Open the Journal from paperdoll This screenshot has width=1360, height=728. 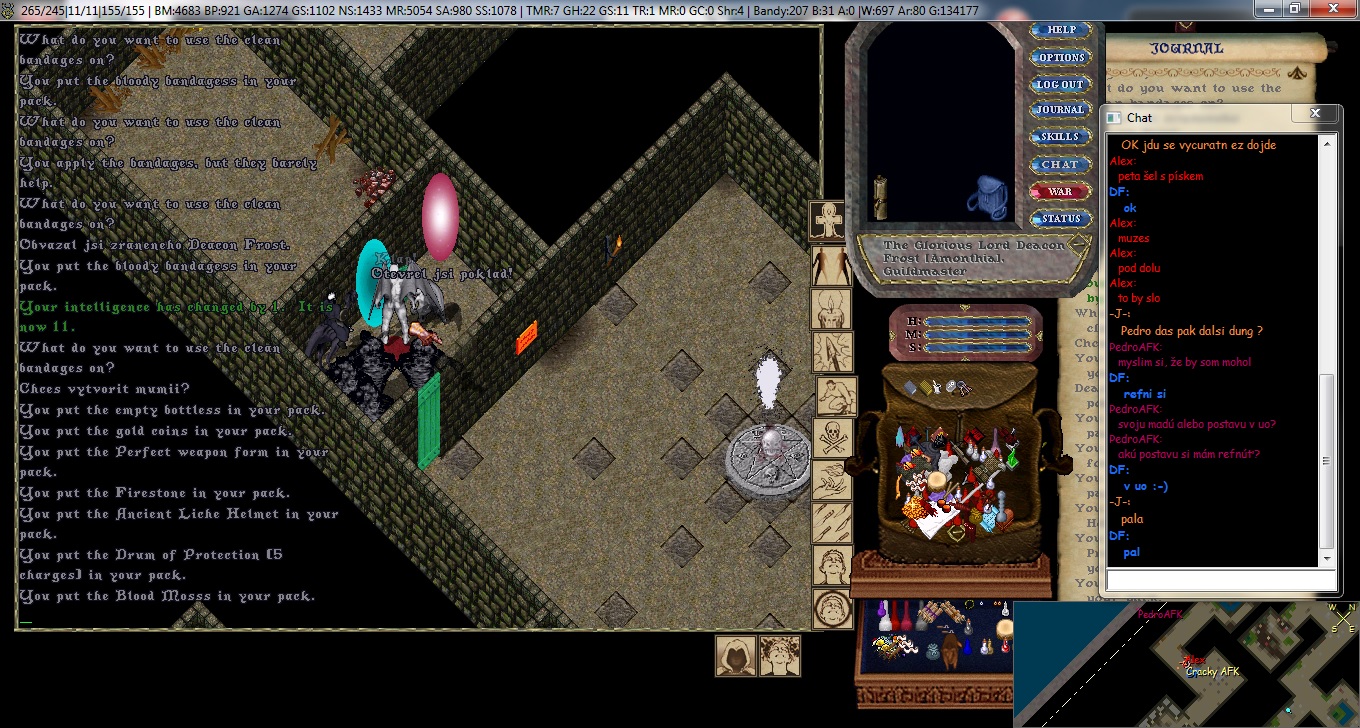1060,110
